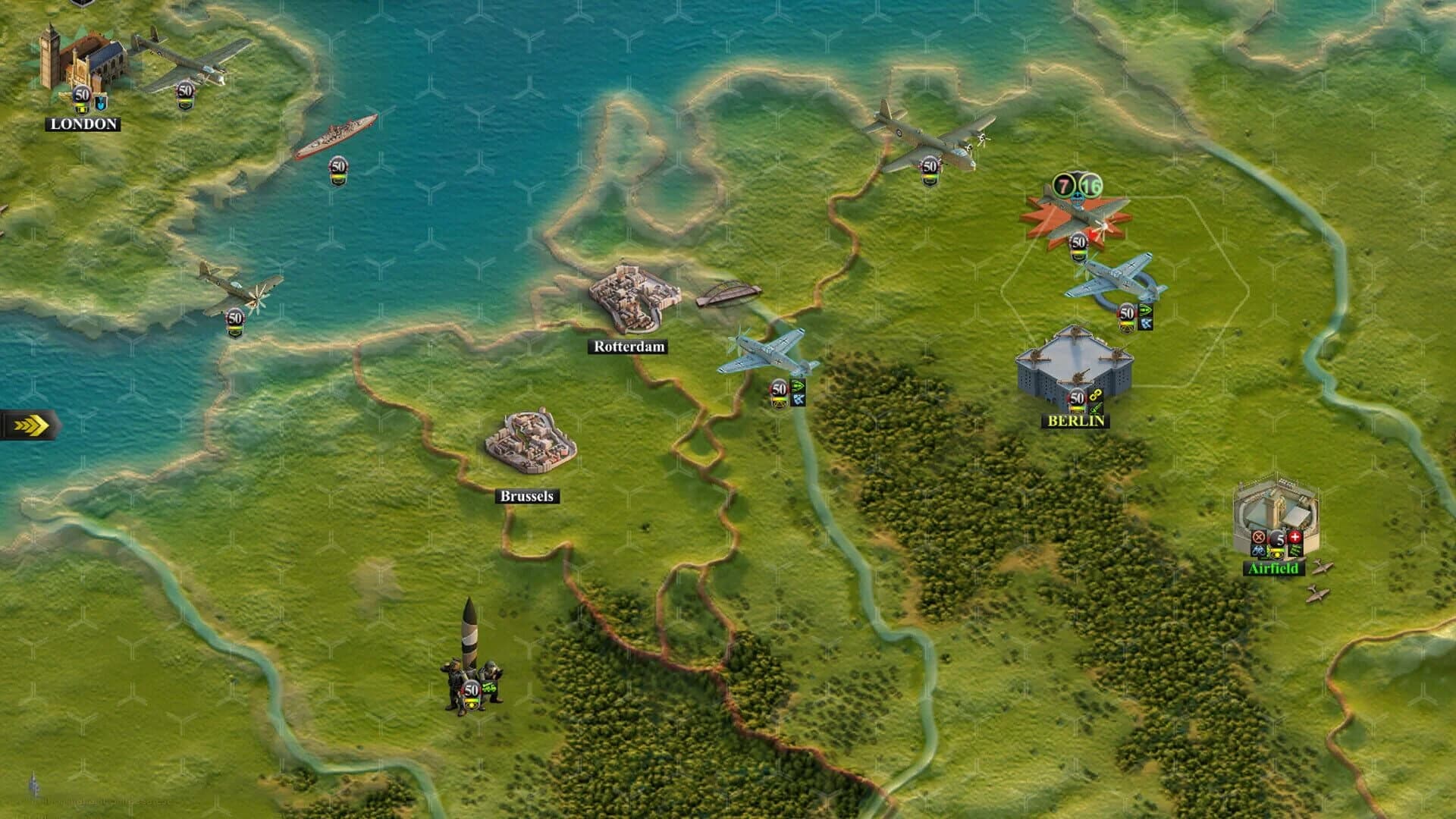Click the chain link icon on the Berlin fortress
Image resolution: width=1456 pixels, height=819 pixels.
1094,397
